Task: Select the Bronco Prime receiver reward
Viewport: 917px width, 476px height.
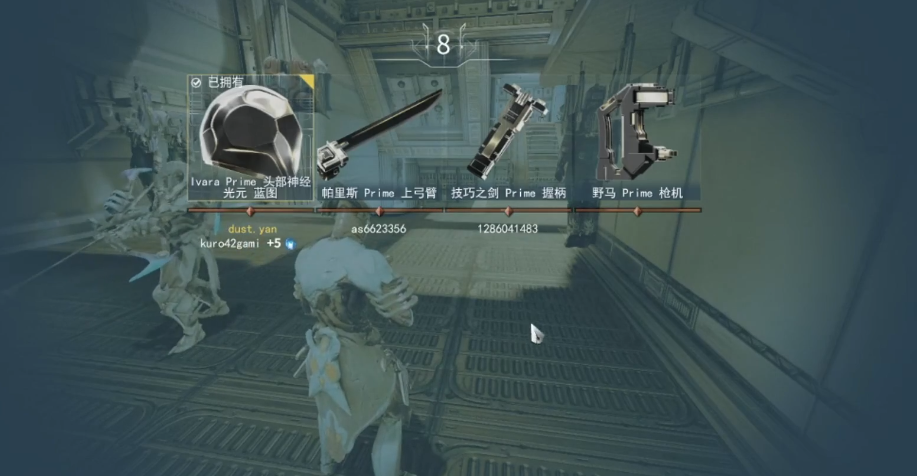Action: click(637, 137)
